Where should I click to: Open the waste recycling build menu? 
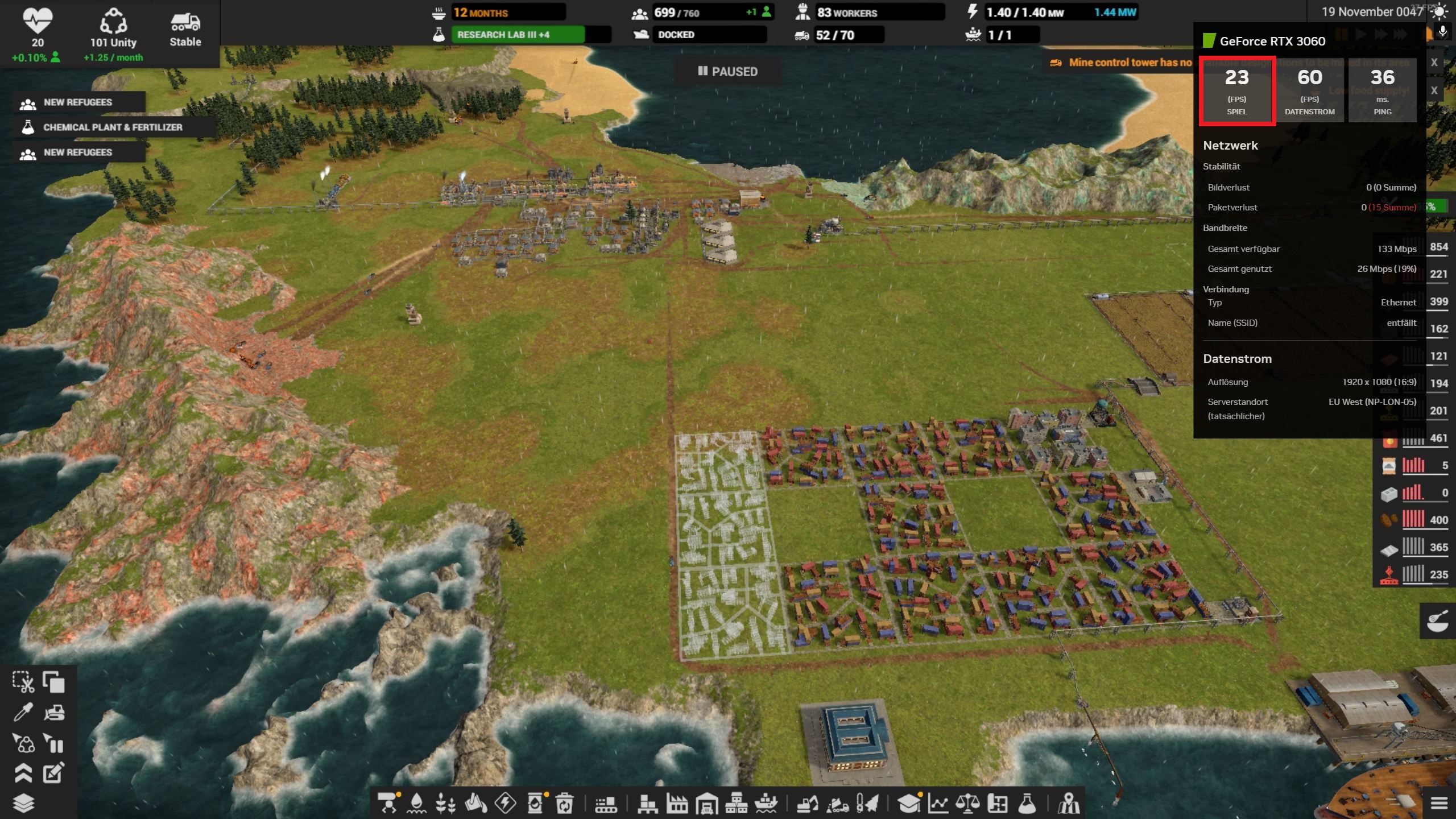point(564,803)
